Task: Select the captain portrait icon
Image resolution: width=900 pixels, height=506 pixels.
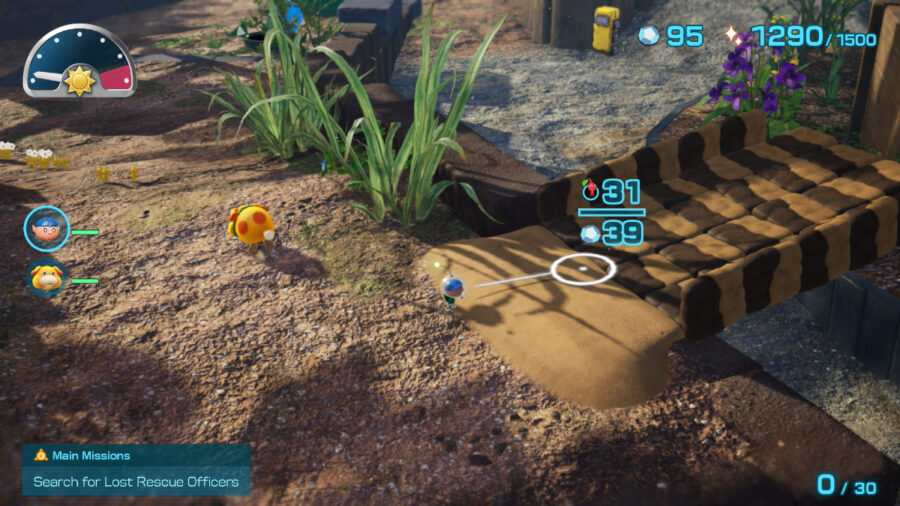Action: [46, 228]
